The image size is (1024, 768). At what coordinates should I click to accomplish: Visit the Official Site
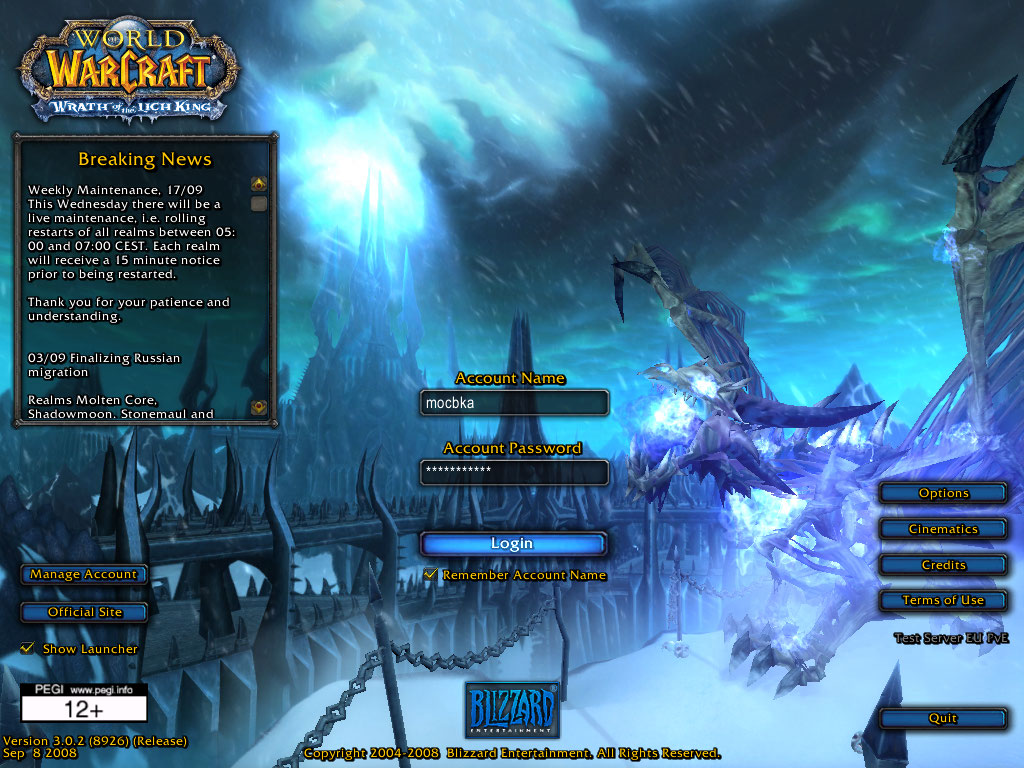pyautogui.click(x=85, y=612)
